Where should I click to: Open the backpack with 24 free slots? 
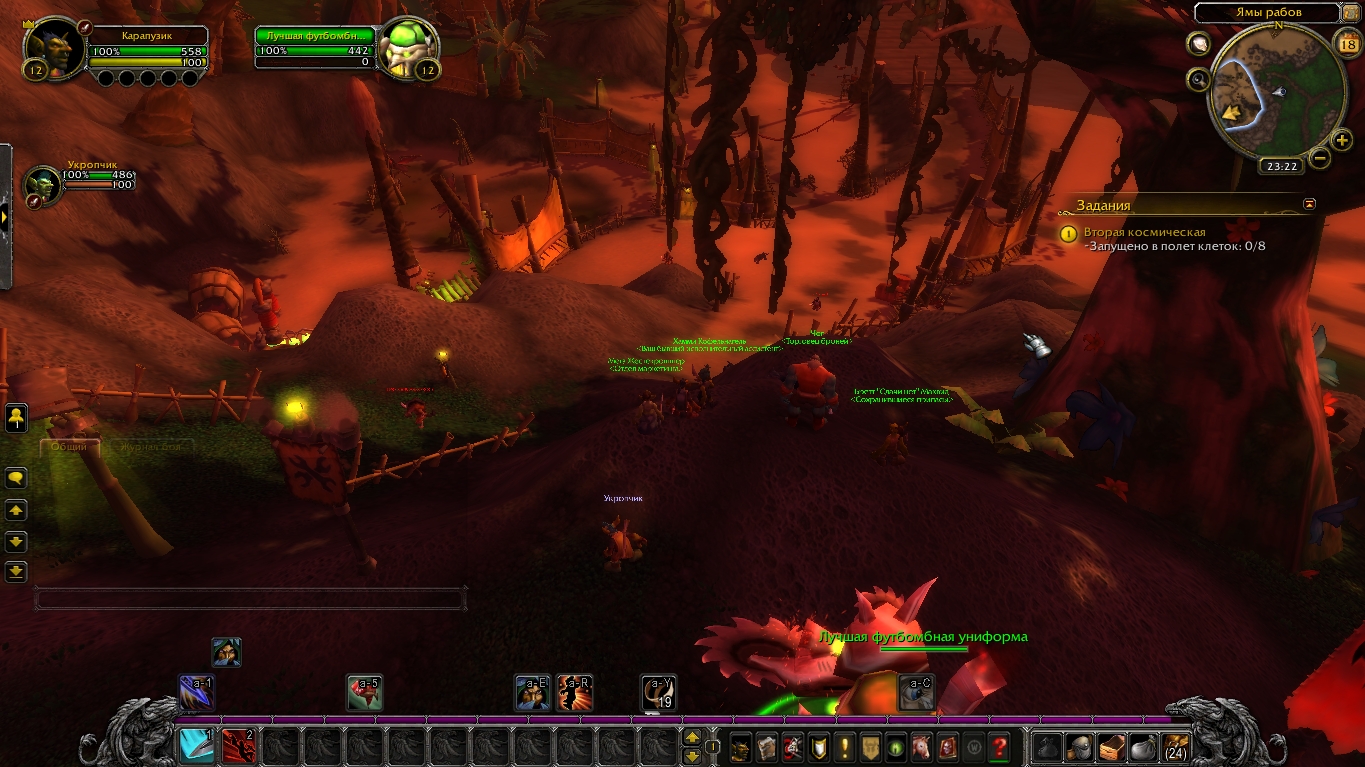click(x=1175, y=746)
